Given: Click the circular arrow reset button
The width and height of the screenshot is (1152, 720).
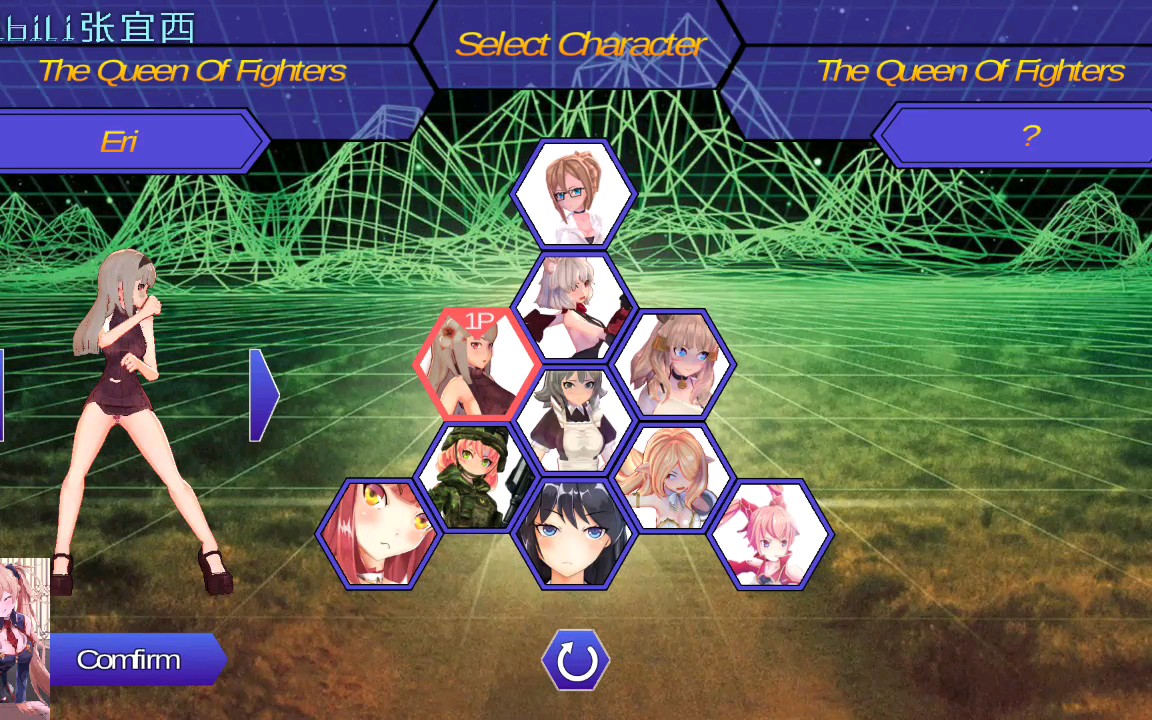Looking at the screenshot, I should point(576,661).
